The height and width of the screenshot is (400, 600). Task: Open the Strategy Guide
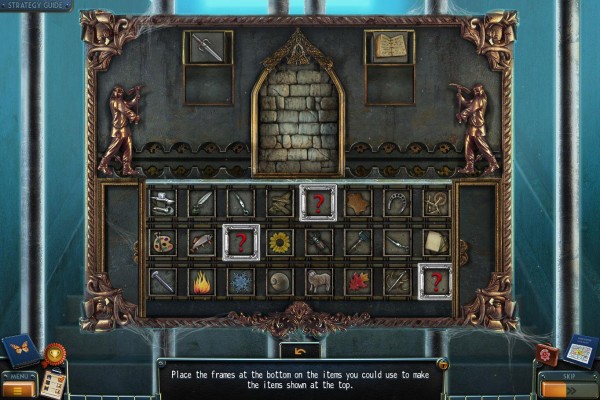pos(36,6)
